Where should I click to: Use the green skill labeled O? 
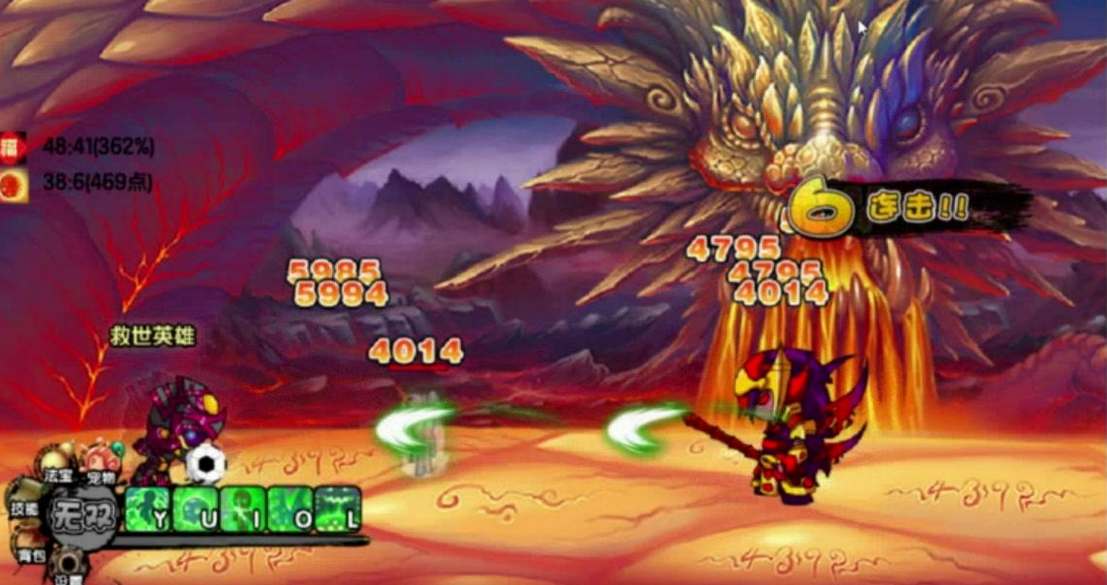[289, 509]
